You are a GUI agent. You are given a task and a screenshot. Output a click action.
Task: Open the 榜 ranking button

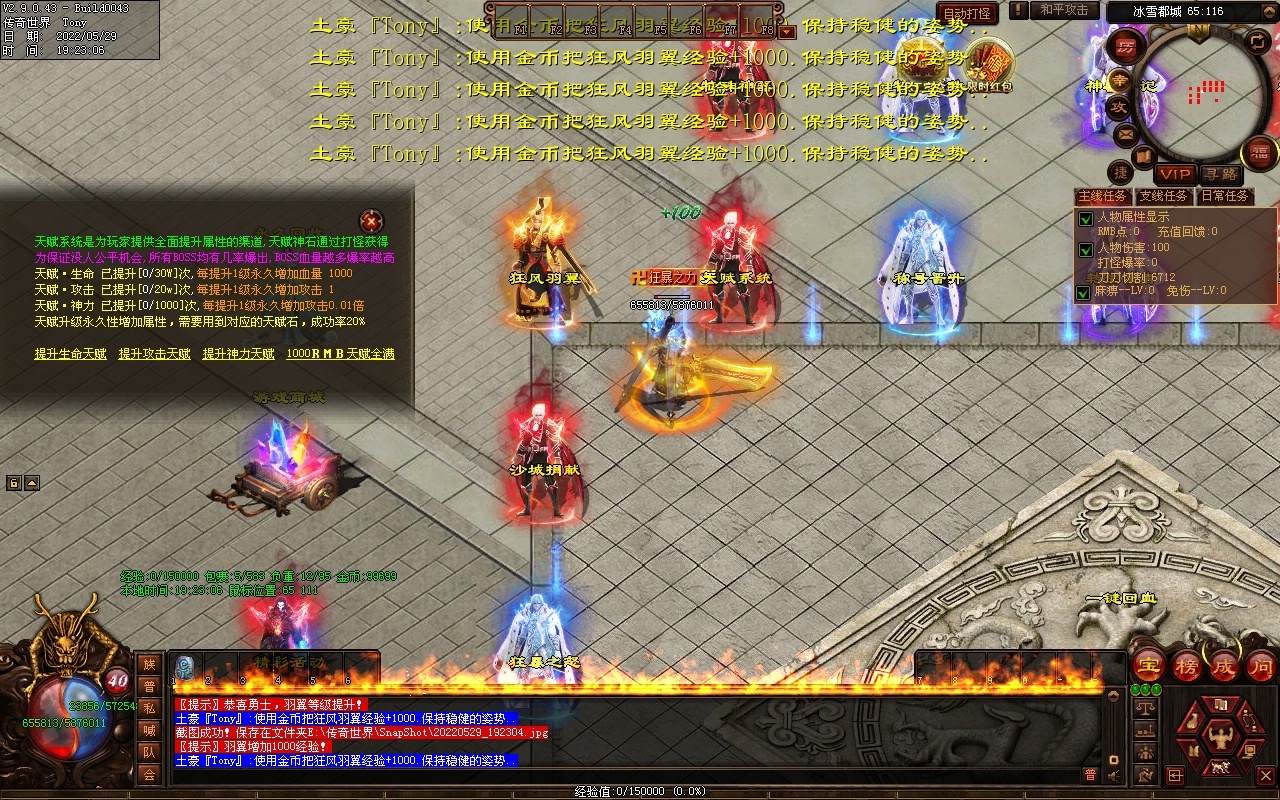click(x=1187, y=665)
